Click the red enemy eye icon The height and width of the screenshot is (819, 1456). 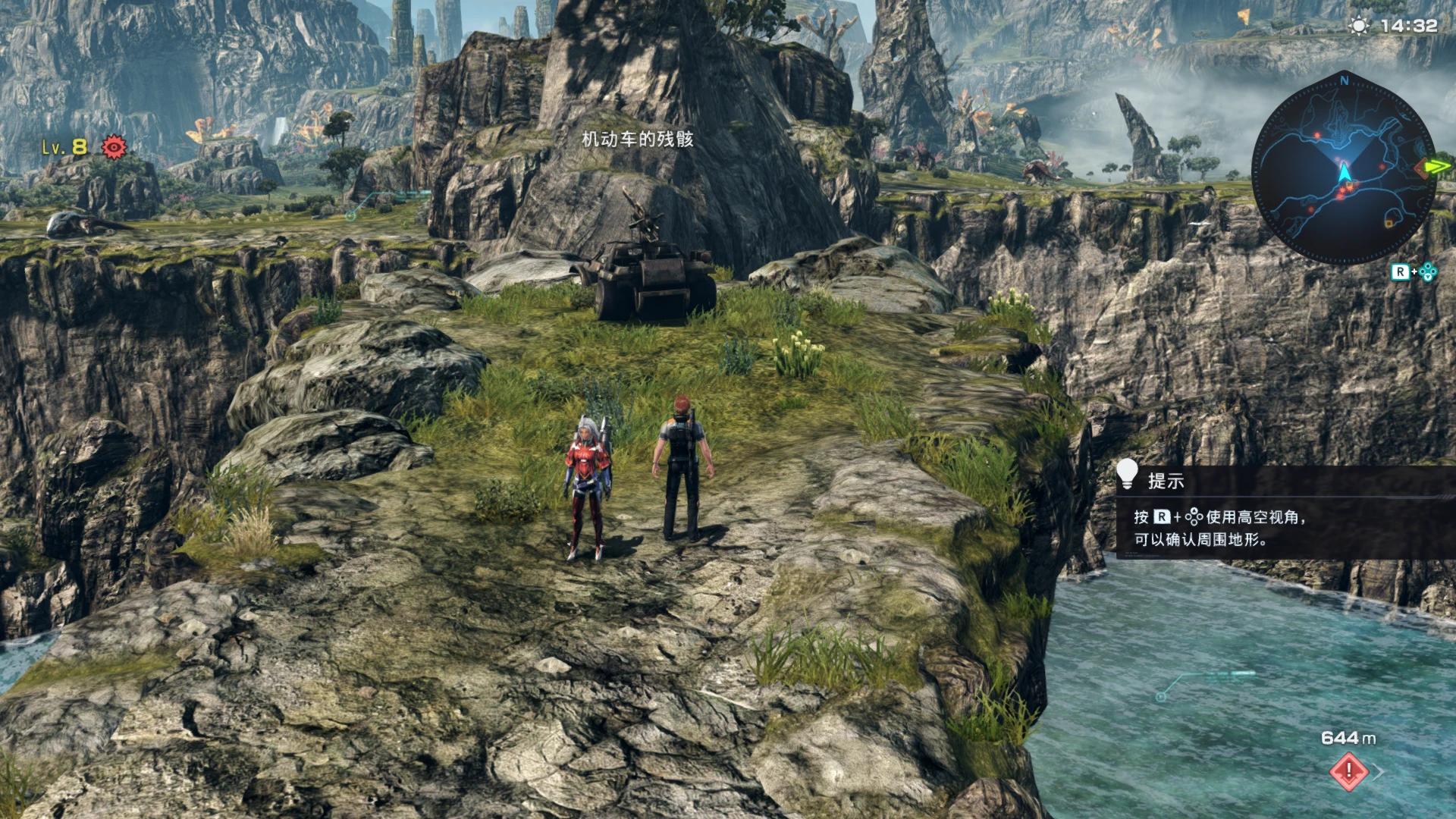pyautogui.click(x=114, y=146)
